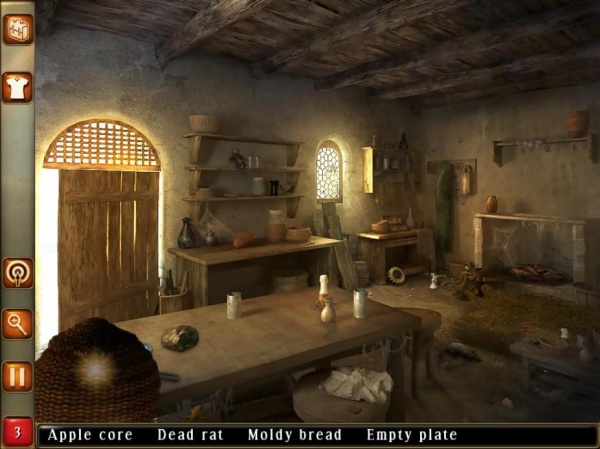Open the shirt costume icon
600x449 pixels.
pos(18,87)
